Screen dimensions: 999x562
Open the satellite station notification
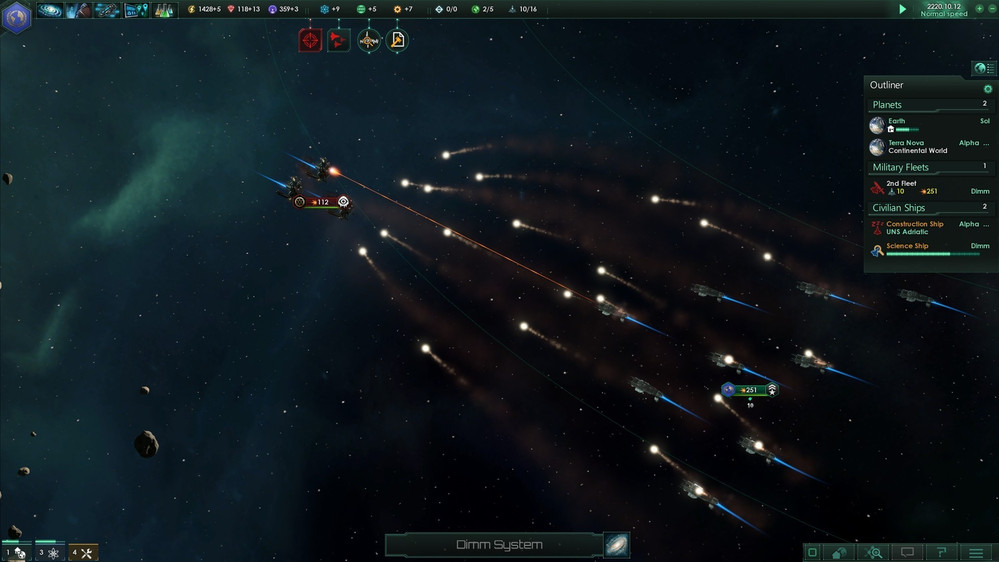pyautogui.click(x=369, y=40)
